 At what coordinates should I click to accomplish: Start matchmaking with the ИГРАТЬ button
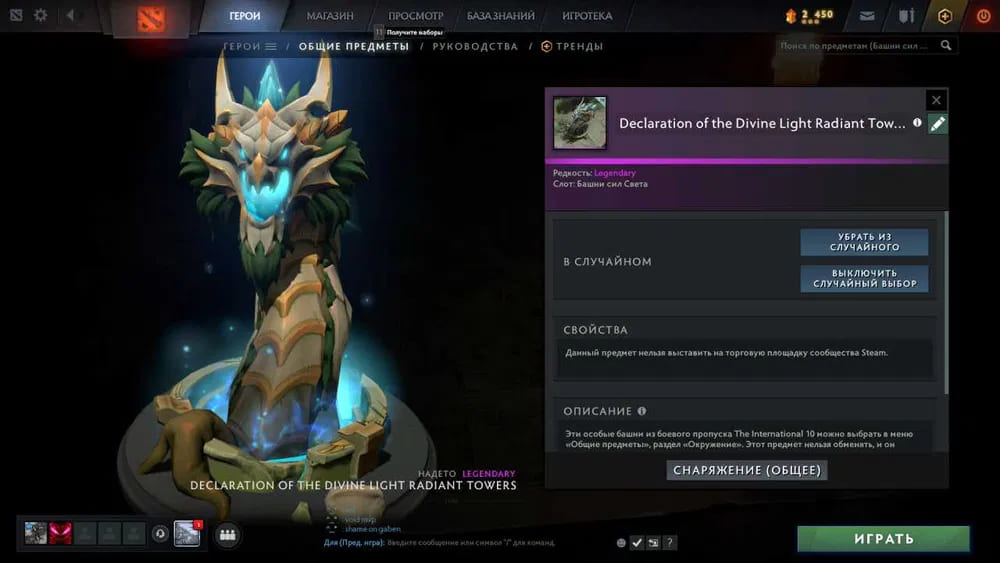[883, 539]
